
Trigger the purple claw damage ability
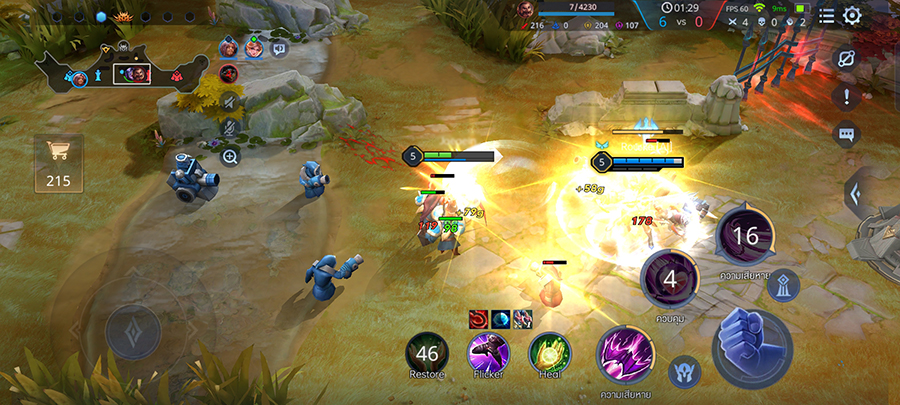(x=626, y=354)
